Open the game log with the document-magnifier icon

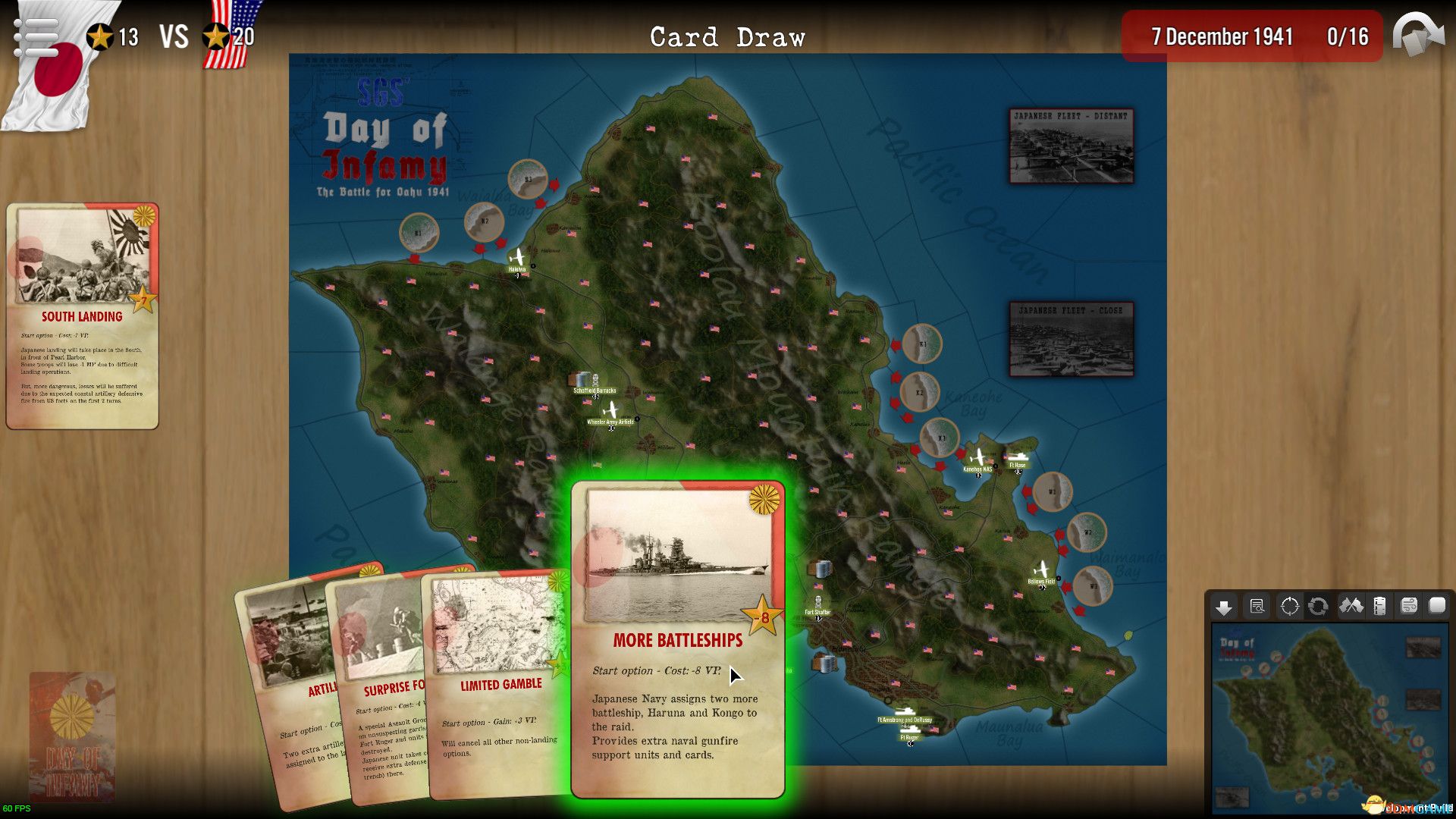click(x=1256, y=607)
